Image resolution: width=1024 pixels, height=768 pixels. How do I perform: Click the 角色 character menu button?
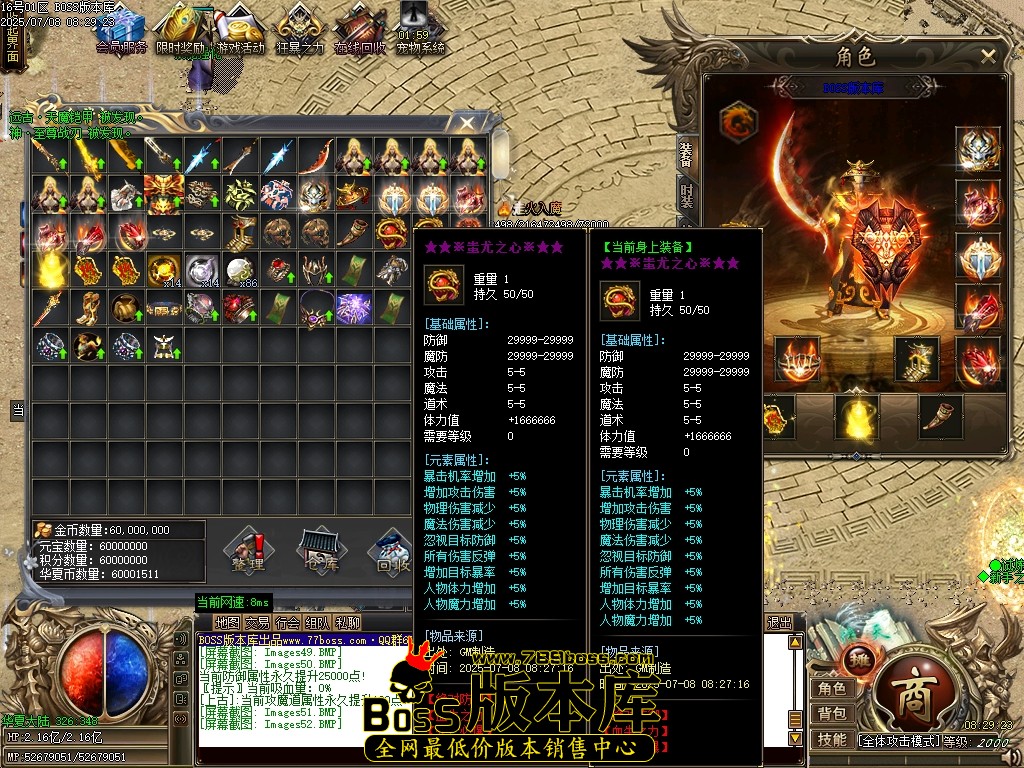pyautogui.click(x=832, y=688)
